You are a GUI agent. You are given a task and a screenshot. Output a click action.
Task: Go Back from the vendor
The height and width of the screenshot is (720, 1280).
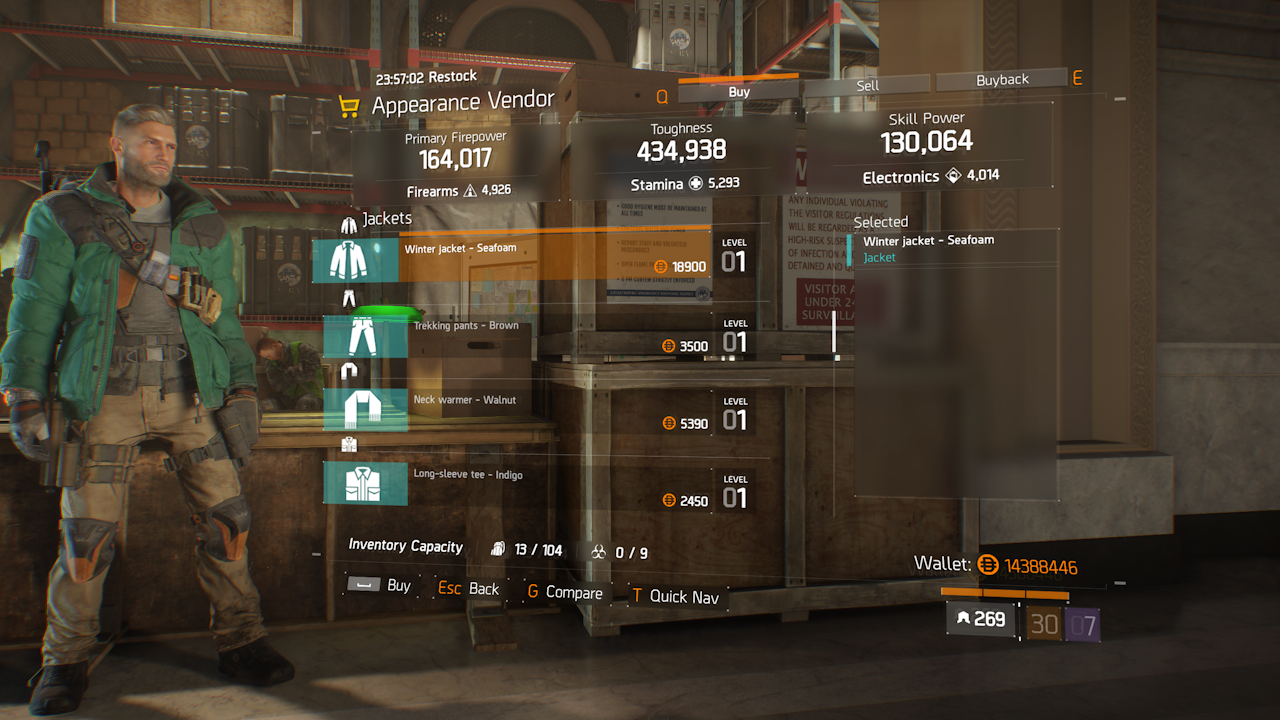coord(469,589)
